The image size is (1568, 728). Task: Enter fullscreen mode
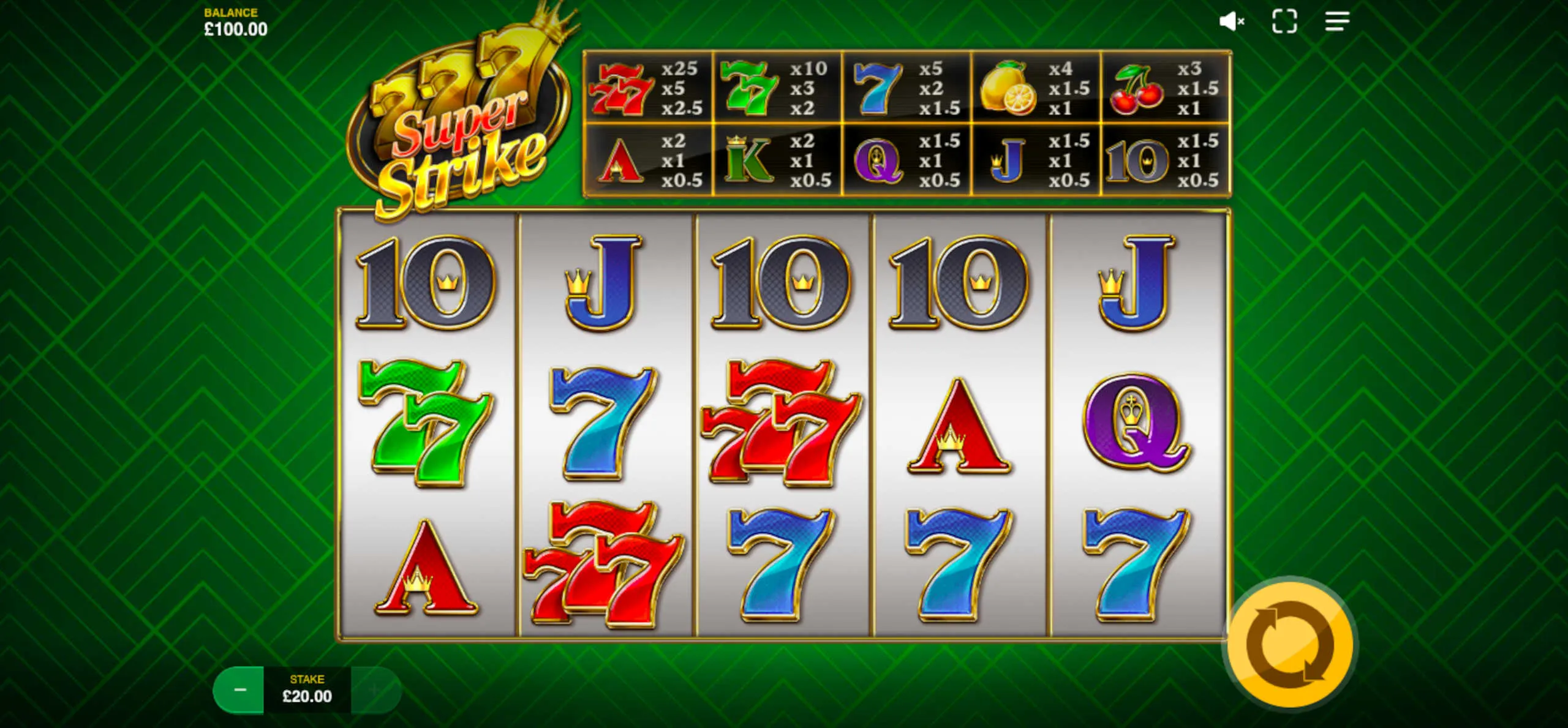(x=1284, y=21)
